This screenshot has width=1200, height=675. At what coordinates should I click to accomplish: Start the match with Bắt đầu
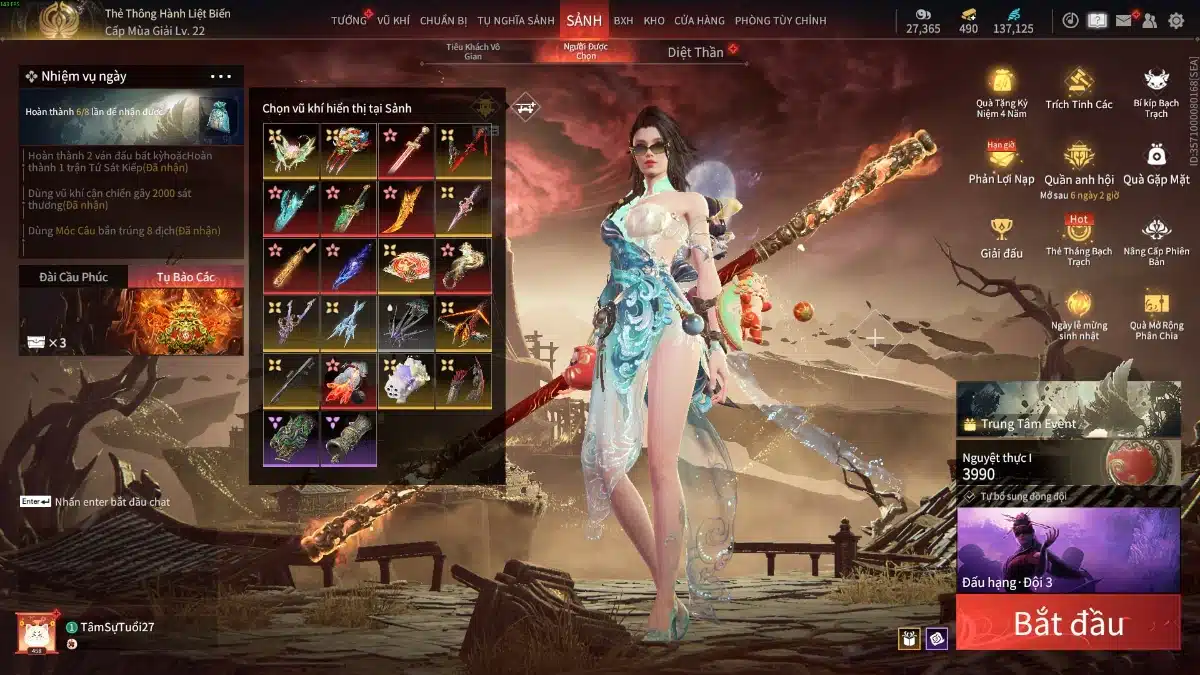1067,623
